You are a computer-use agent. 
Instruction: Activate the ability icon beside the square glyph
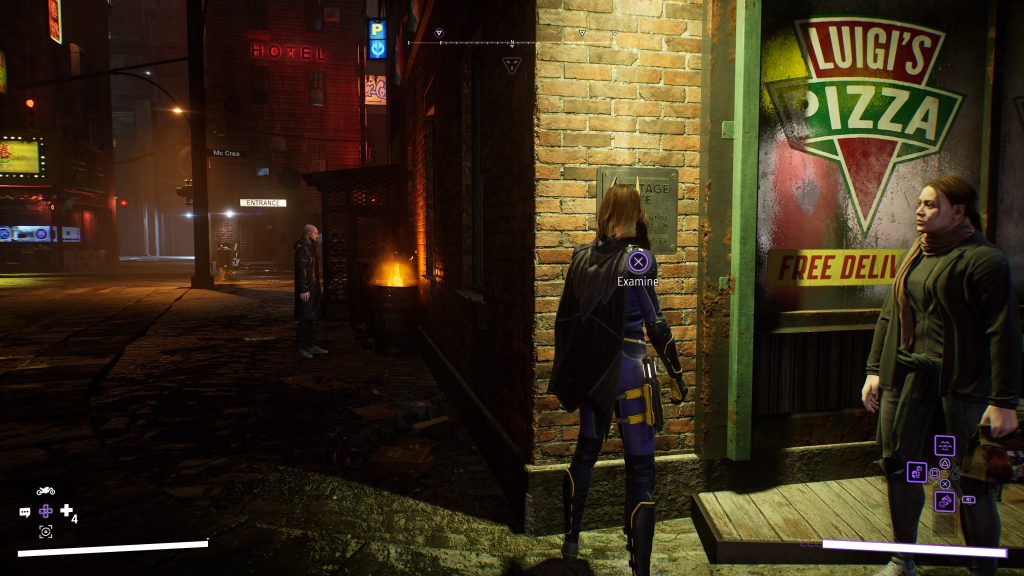point(917,471)
